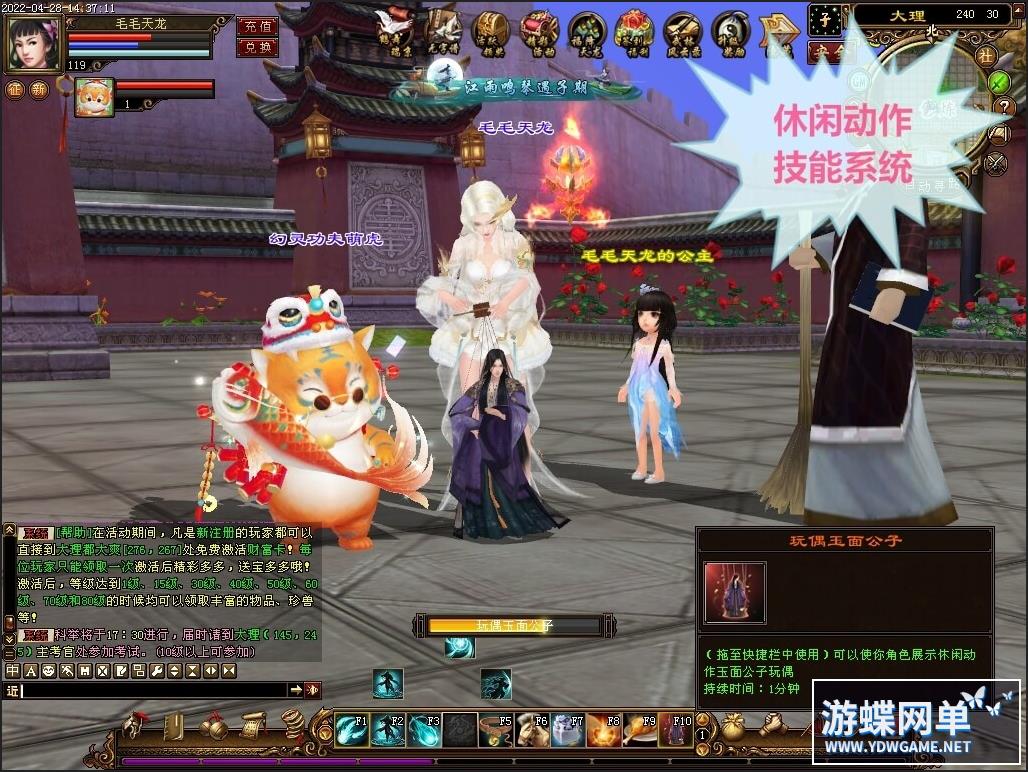The width and height of the screenshot is (1028, 772).
Task: Select the player character portrait
Action: (x=33, y=40)
